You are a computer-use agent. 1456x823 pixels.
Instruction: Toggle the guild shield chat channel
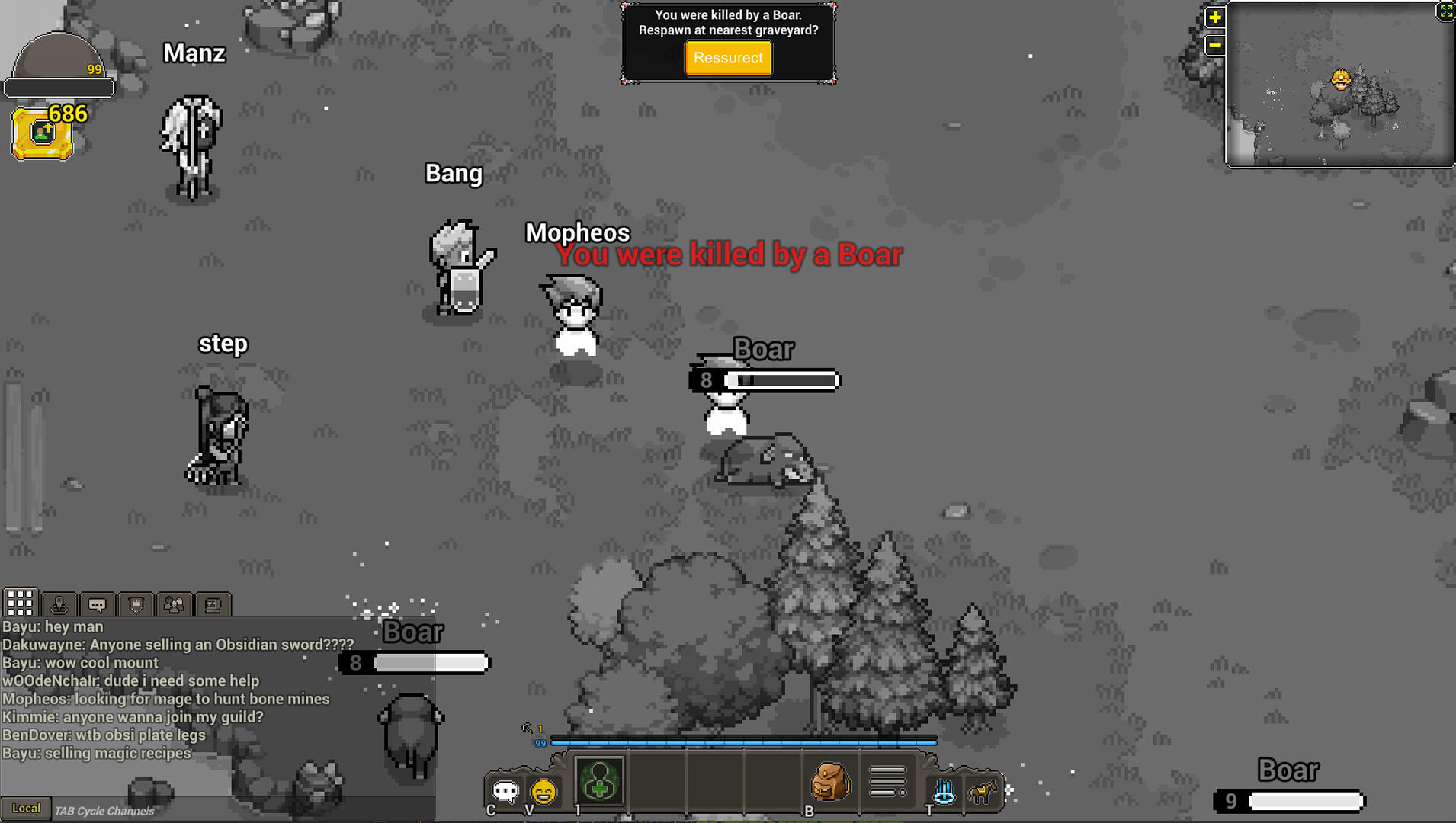click(136, 604)
